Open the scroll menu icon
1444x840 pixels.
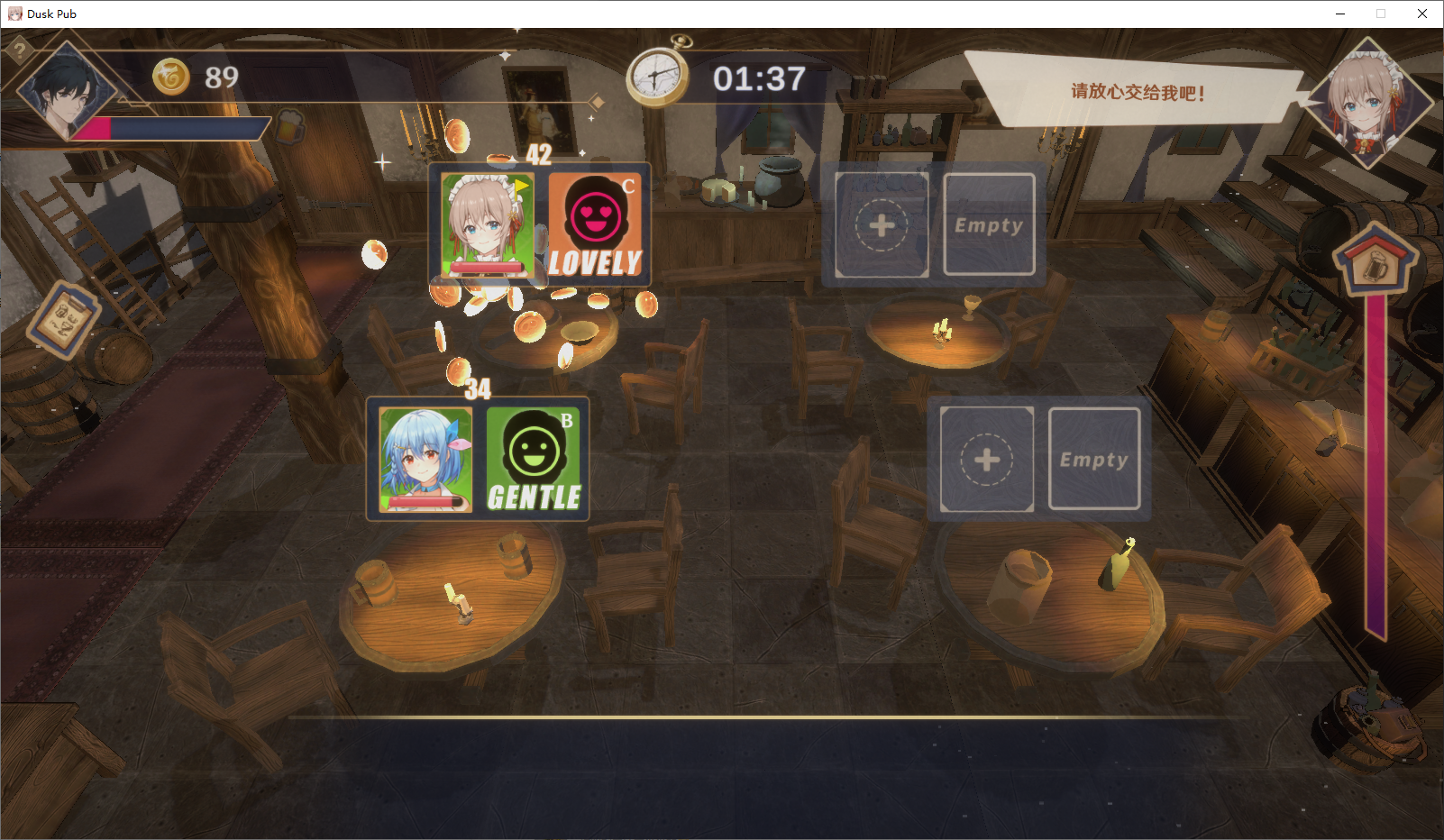(x=63, y=319)
